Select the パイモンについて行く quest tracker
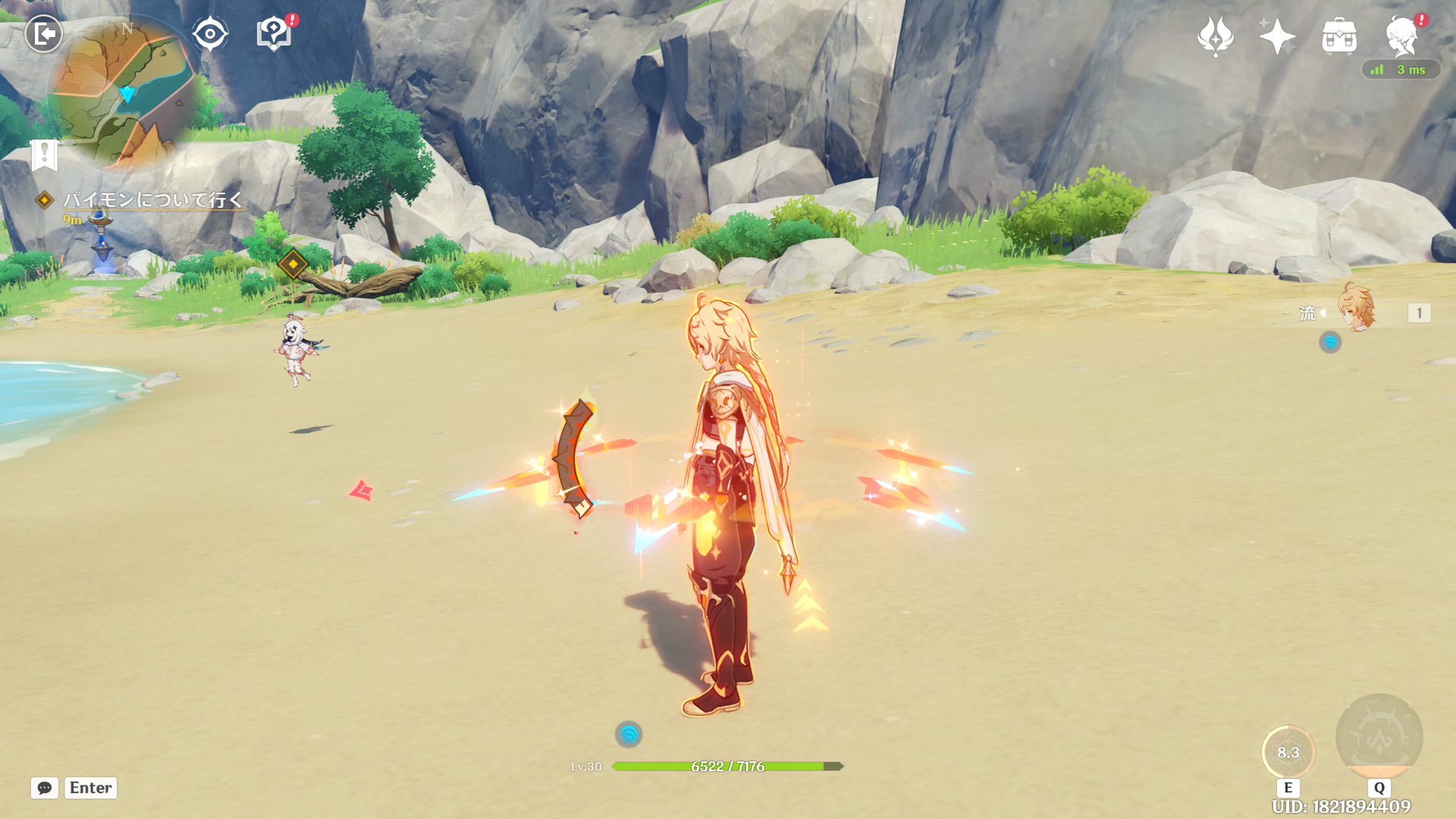The height and width of the screenshot is (819, 1456). click(152, 199)
